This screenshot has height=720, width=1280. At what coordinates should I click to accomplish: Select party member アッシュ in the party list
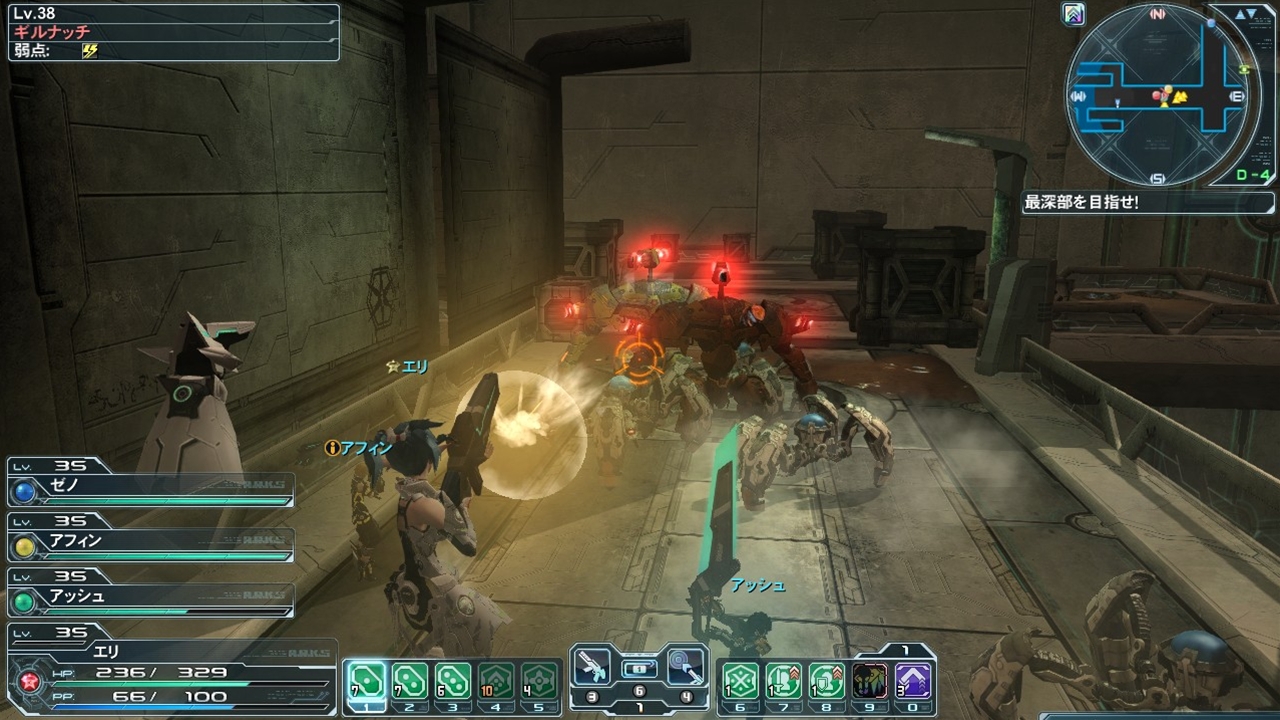pos(150,596)
